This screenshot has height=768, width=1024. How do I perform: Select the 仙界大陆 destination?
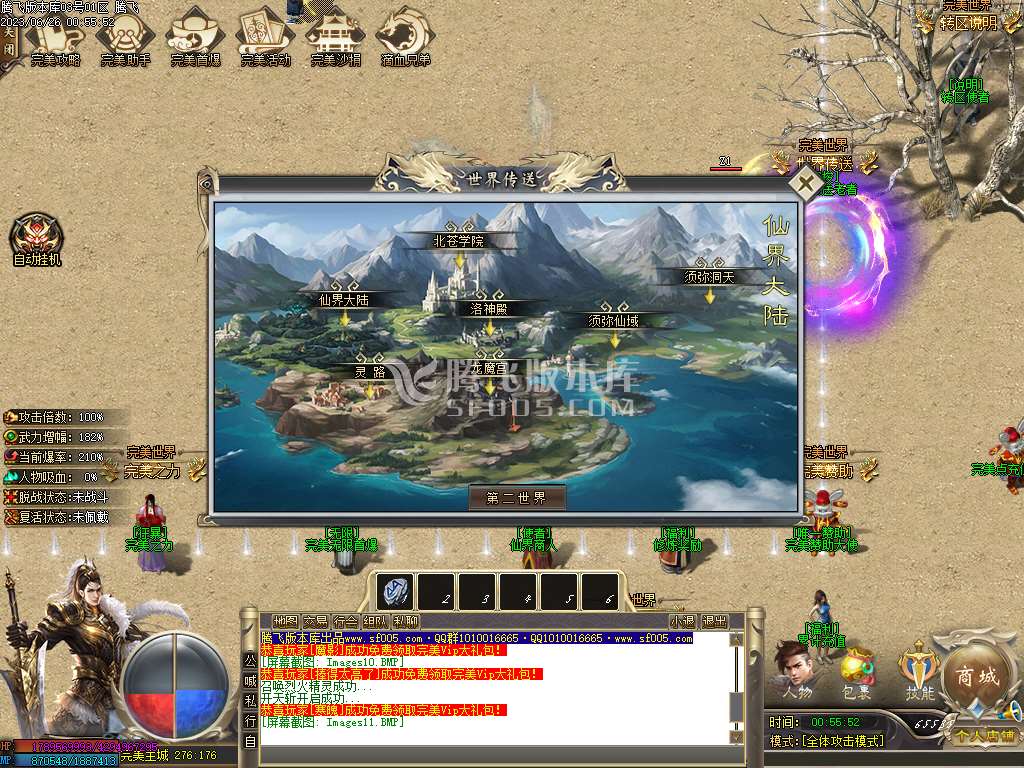click(345, 299)
